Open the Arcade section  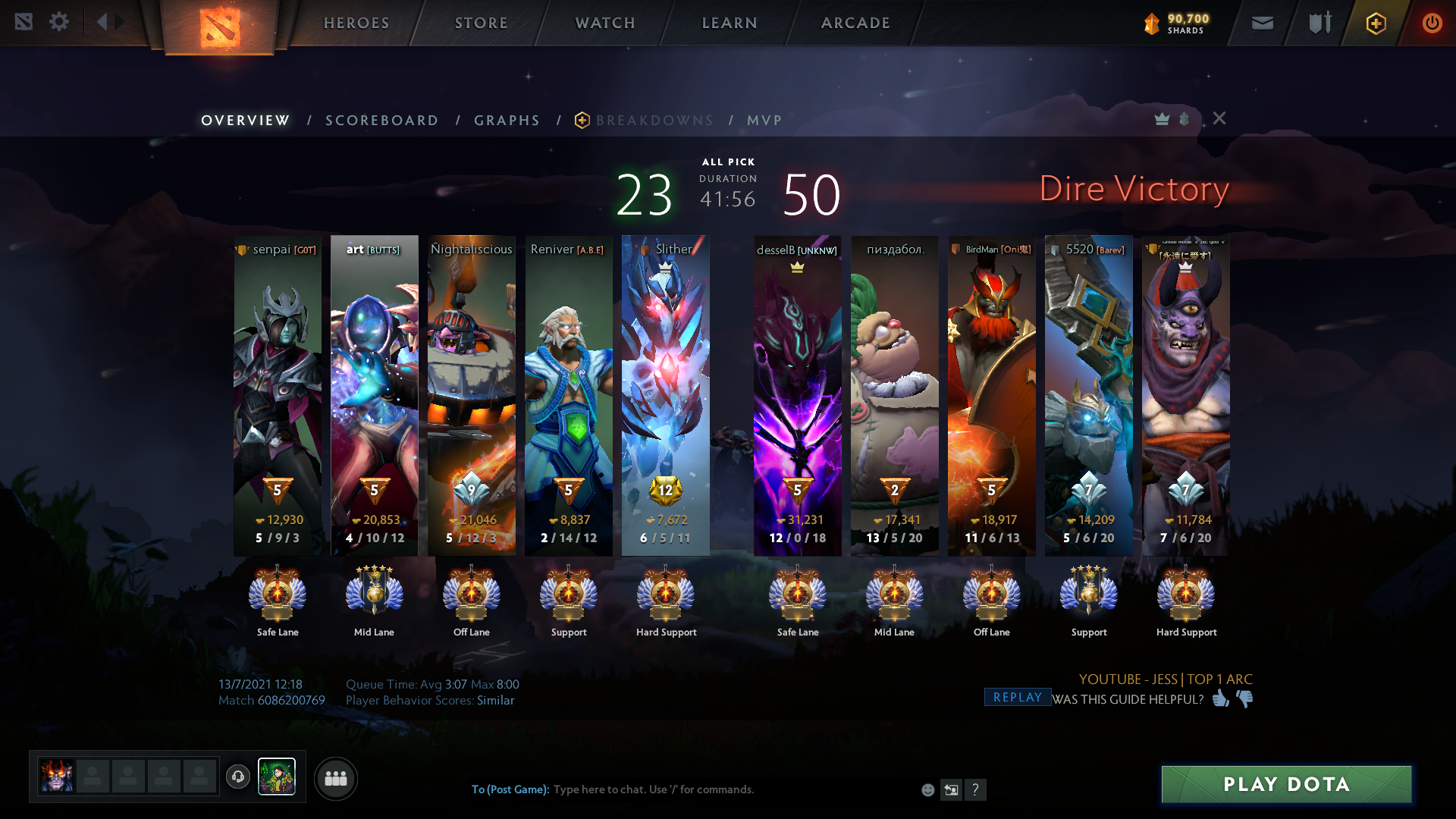click(855, 23)
